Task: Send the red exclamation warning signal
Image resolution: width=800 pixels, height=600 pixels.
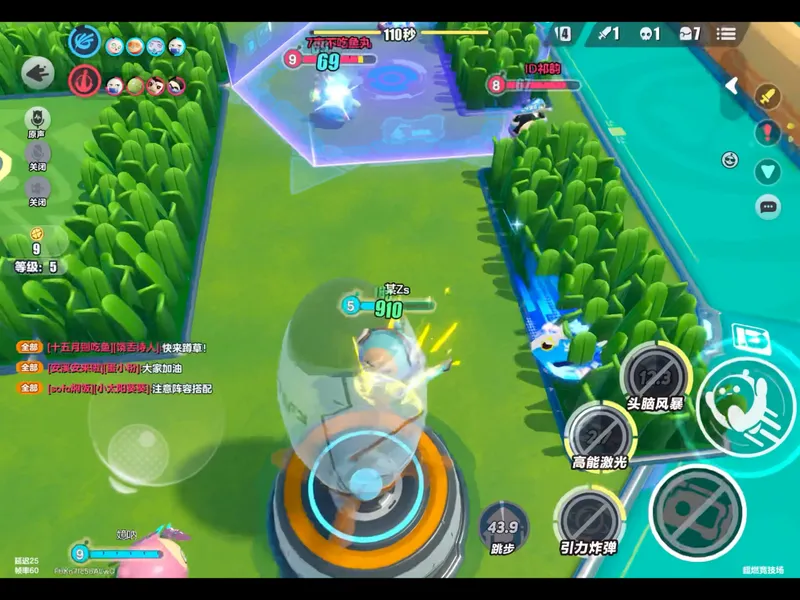Action: (767, 132)
